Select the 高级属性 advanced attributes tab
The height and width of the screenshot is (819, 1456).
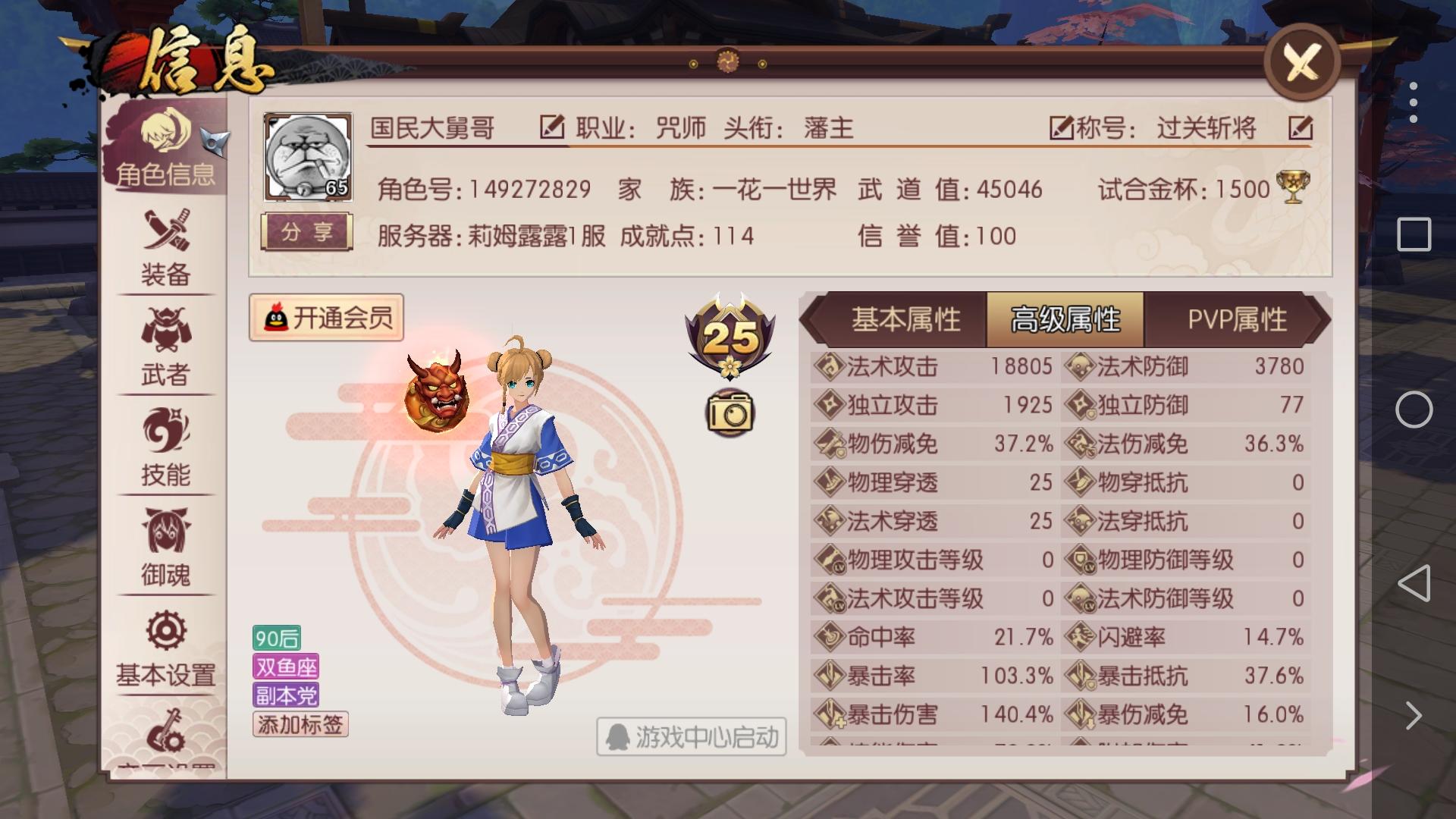click(x=1065, y=320)
